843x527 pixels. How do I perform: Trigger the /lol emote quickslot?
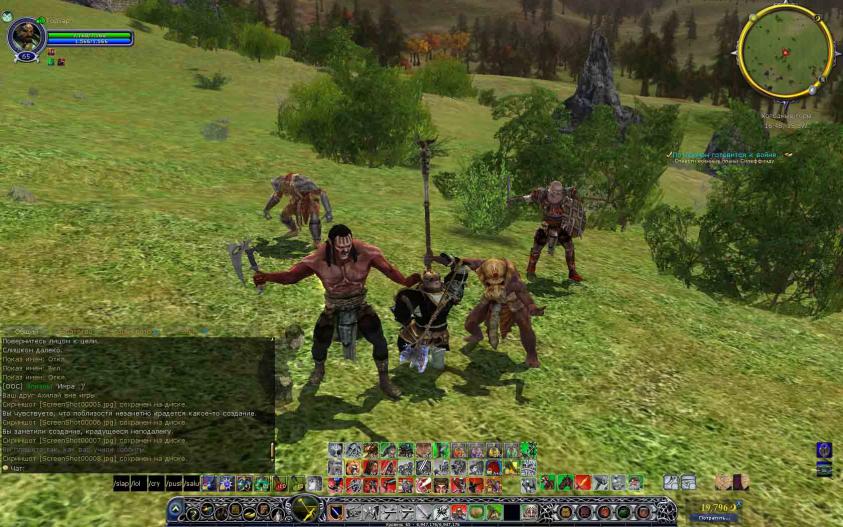pyautogui.click(x=140, y=484)
